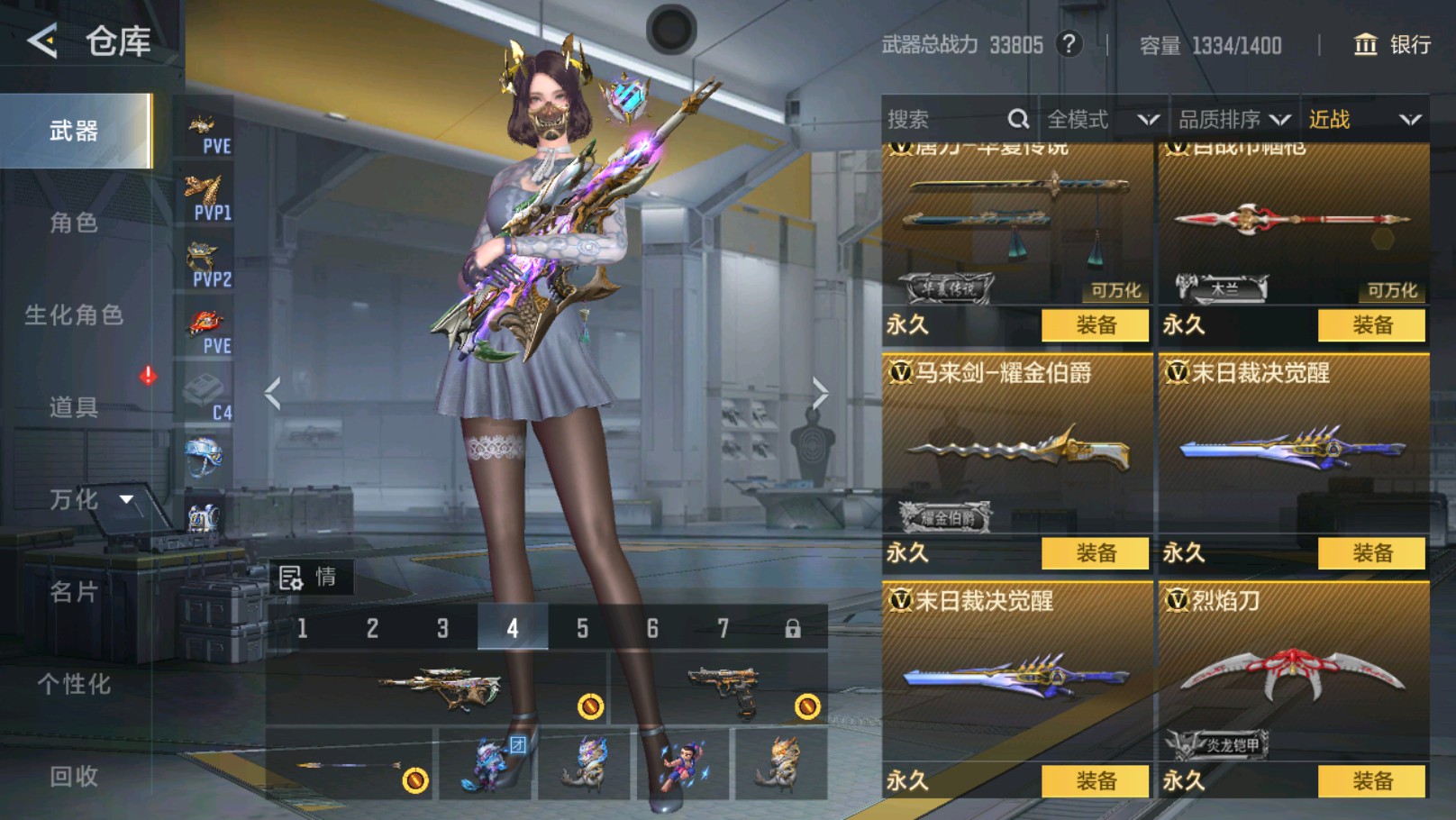Viewport: 1456px width, 820px height.
Task: Click the weapon power question mark icon
Action: (1069, 44)
